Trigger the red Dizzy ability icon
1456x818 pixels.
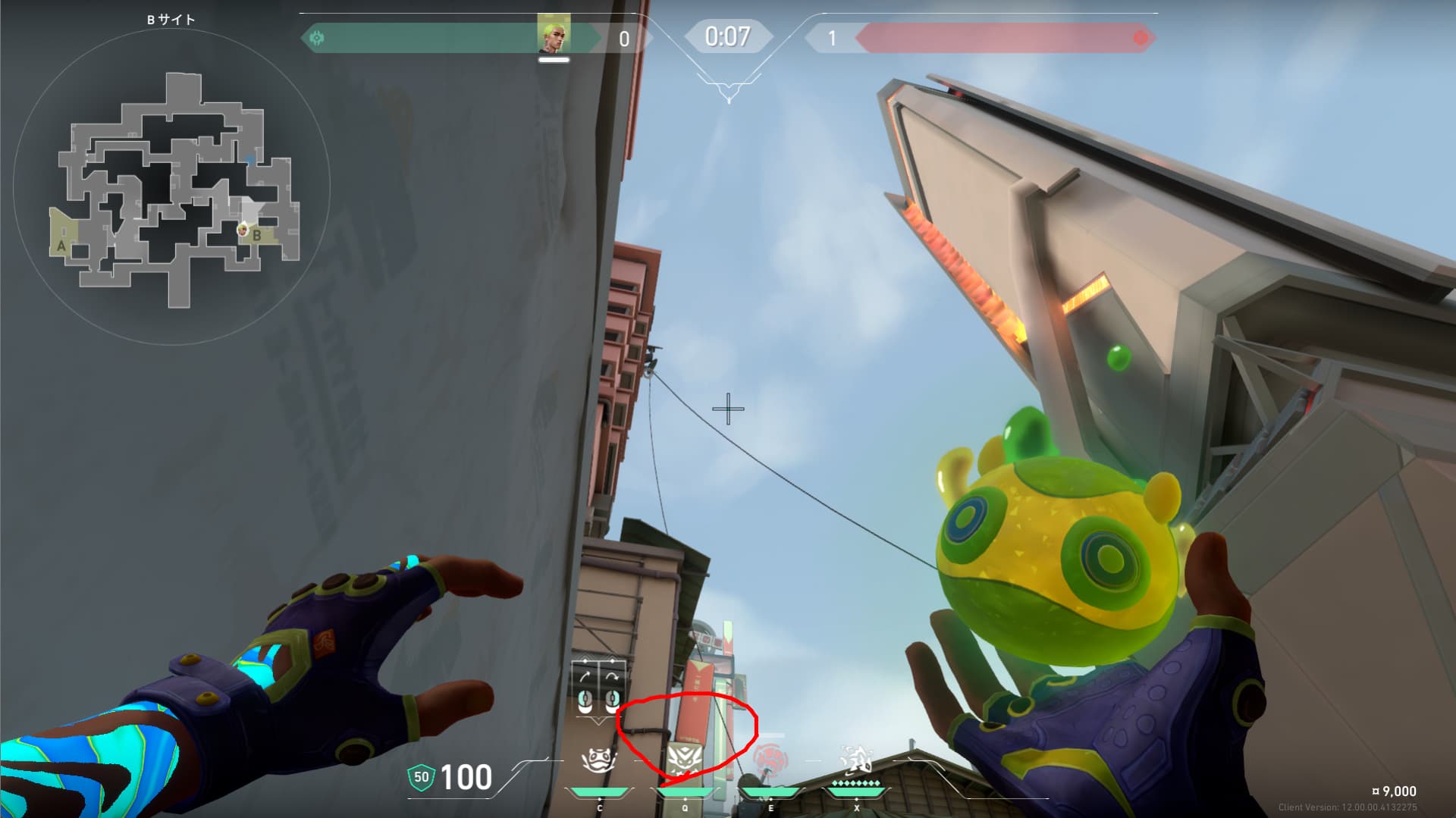click(770, 760)
